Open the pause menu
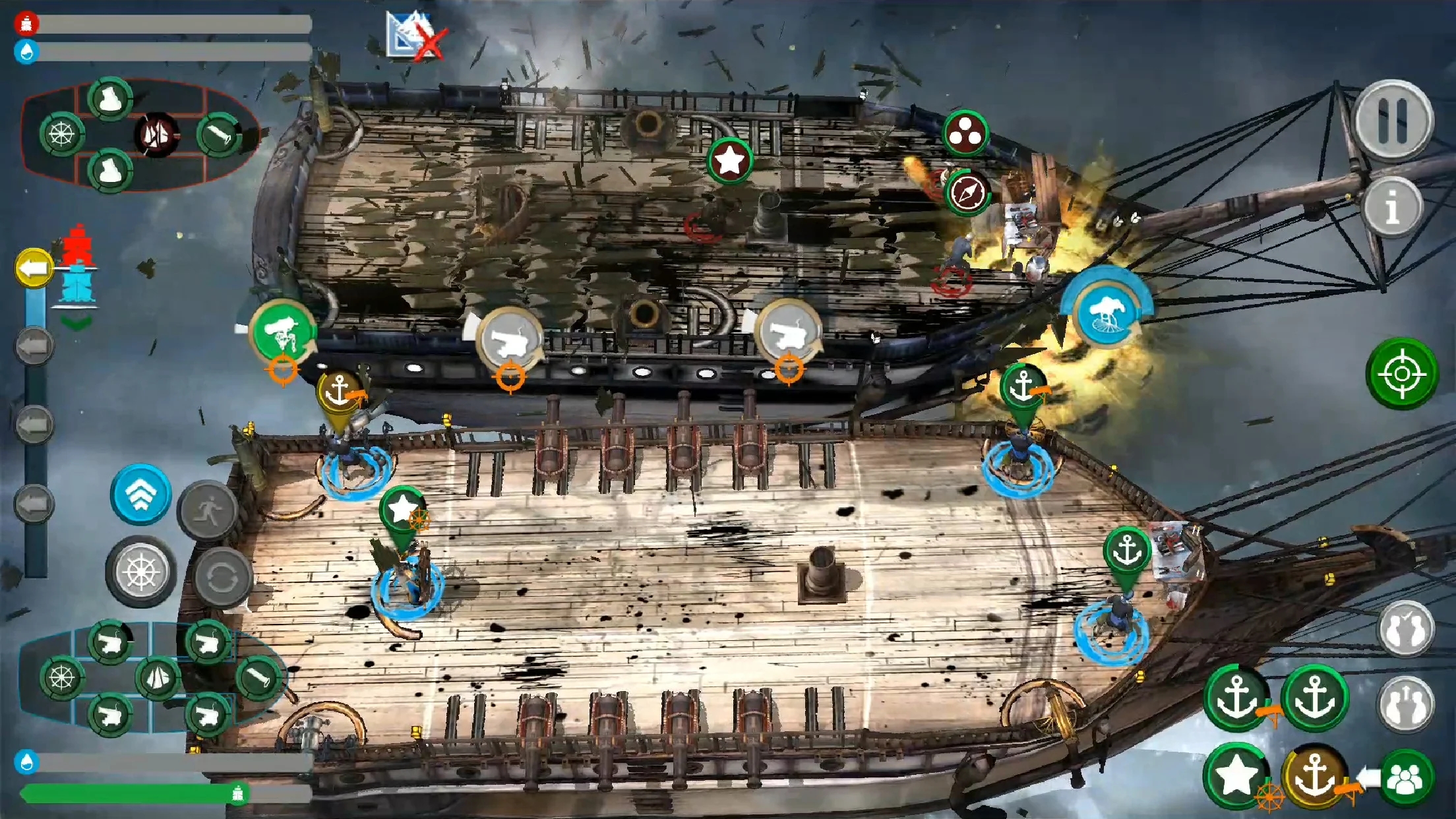1456x819 pixels. click(1393, 119)
